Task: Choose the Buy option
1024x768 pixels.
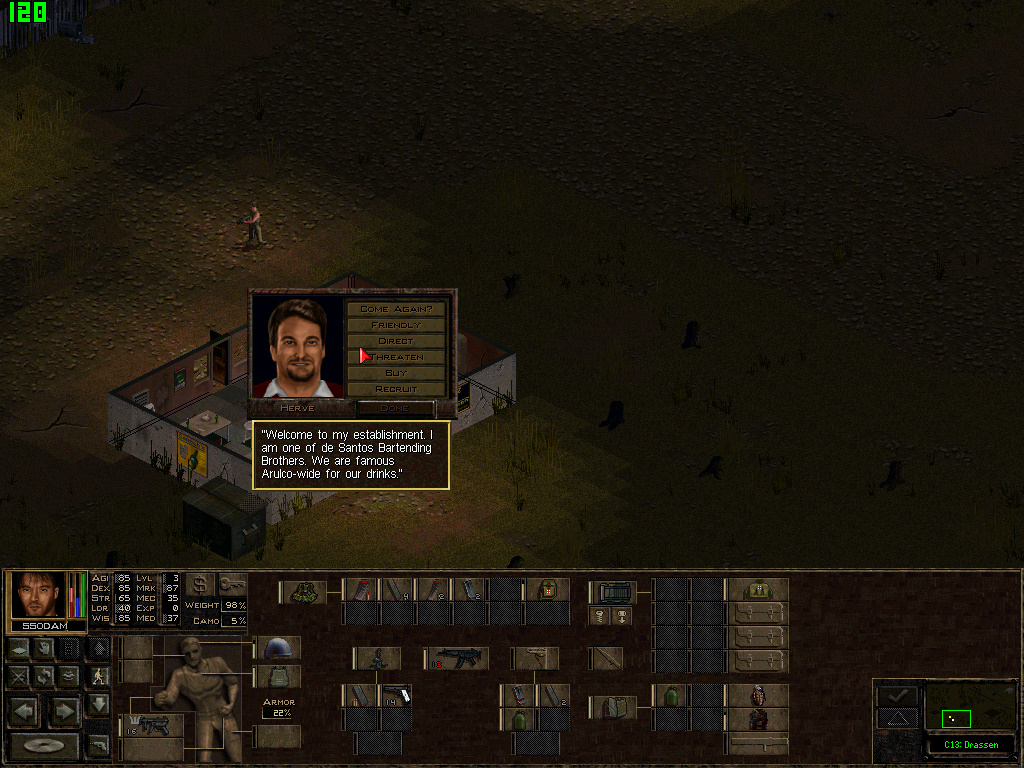Action: 396,373
